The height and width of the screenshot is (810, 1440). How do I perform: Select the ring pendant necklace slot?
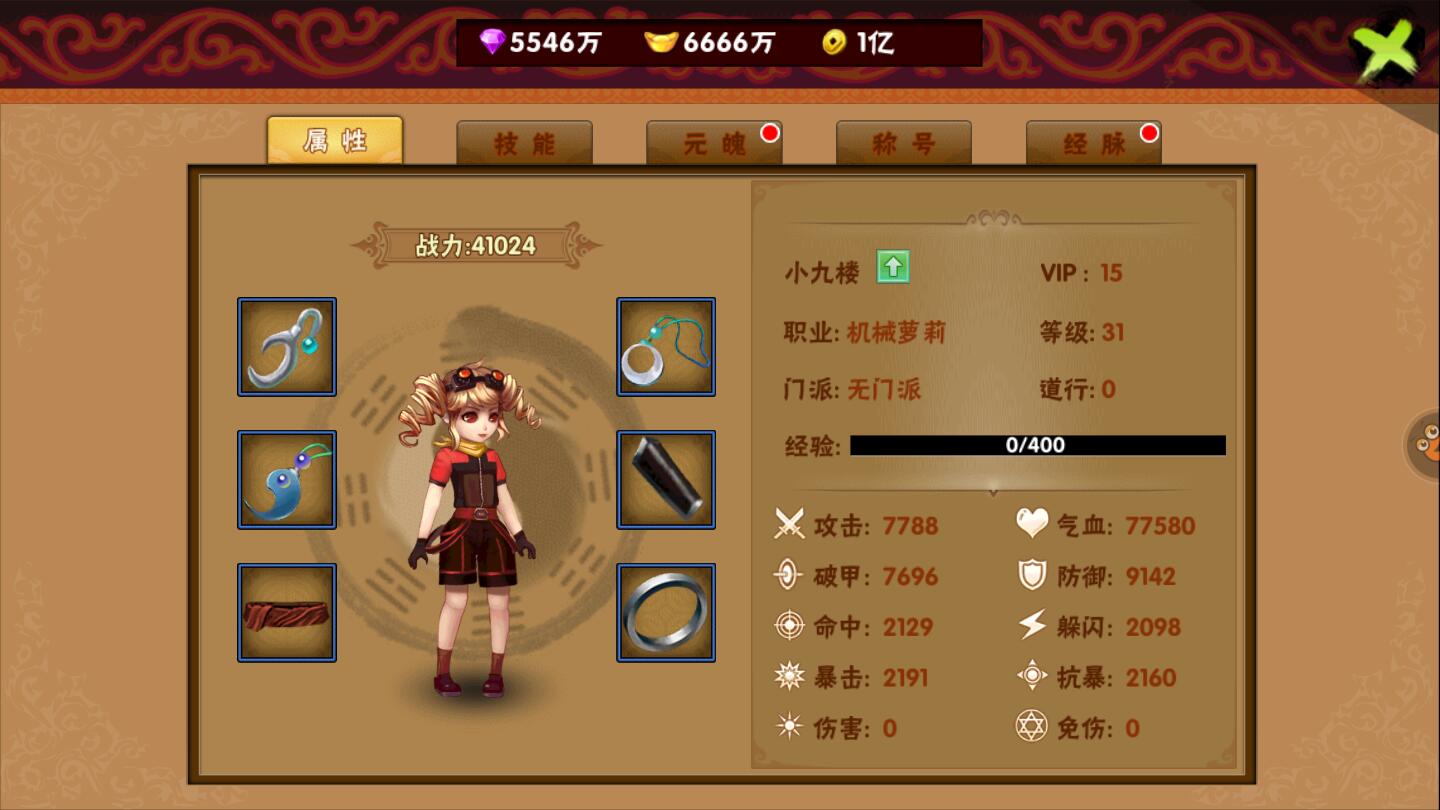point(666,347)
